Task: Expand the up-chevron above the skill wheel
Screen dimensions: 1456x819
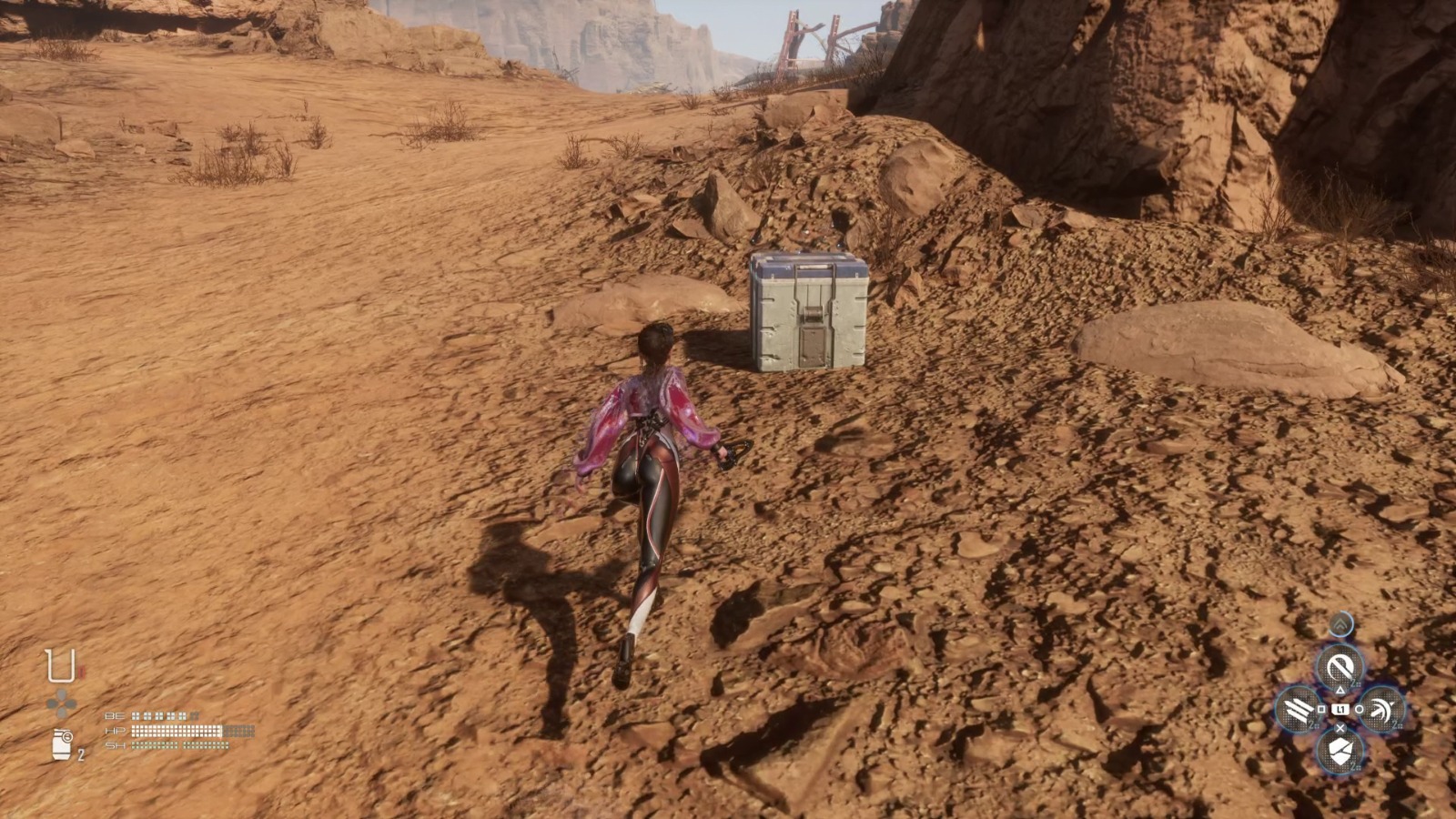Action: pos(1340,624)
